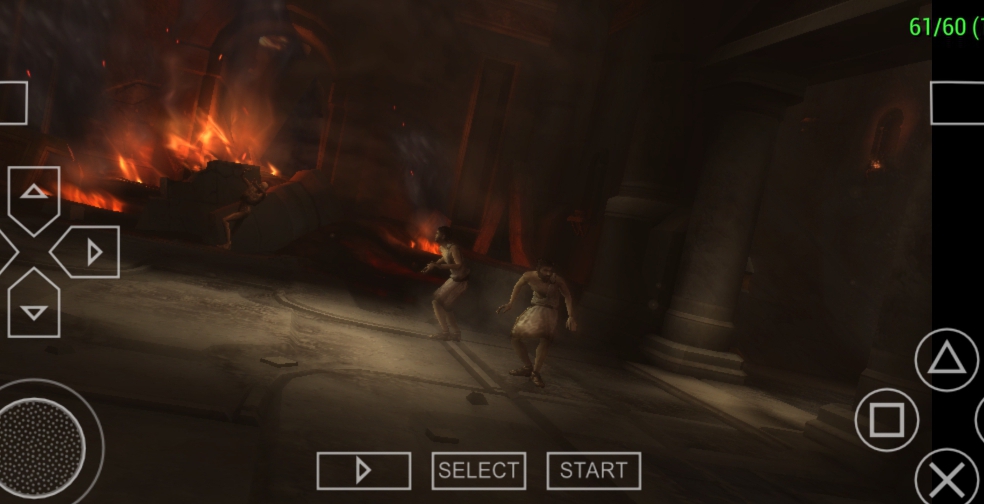Touch the analog stick pad

coord(43,441)
